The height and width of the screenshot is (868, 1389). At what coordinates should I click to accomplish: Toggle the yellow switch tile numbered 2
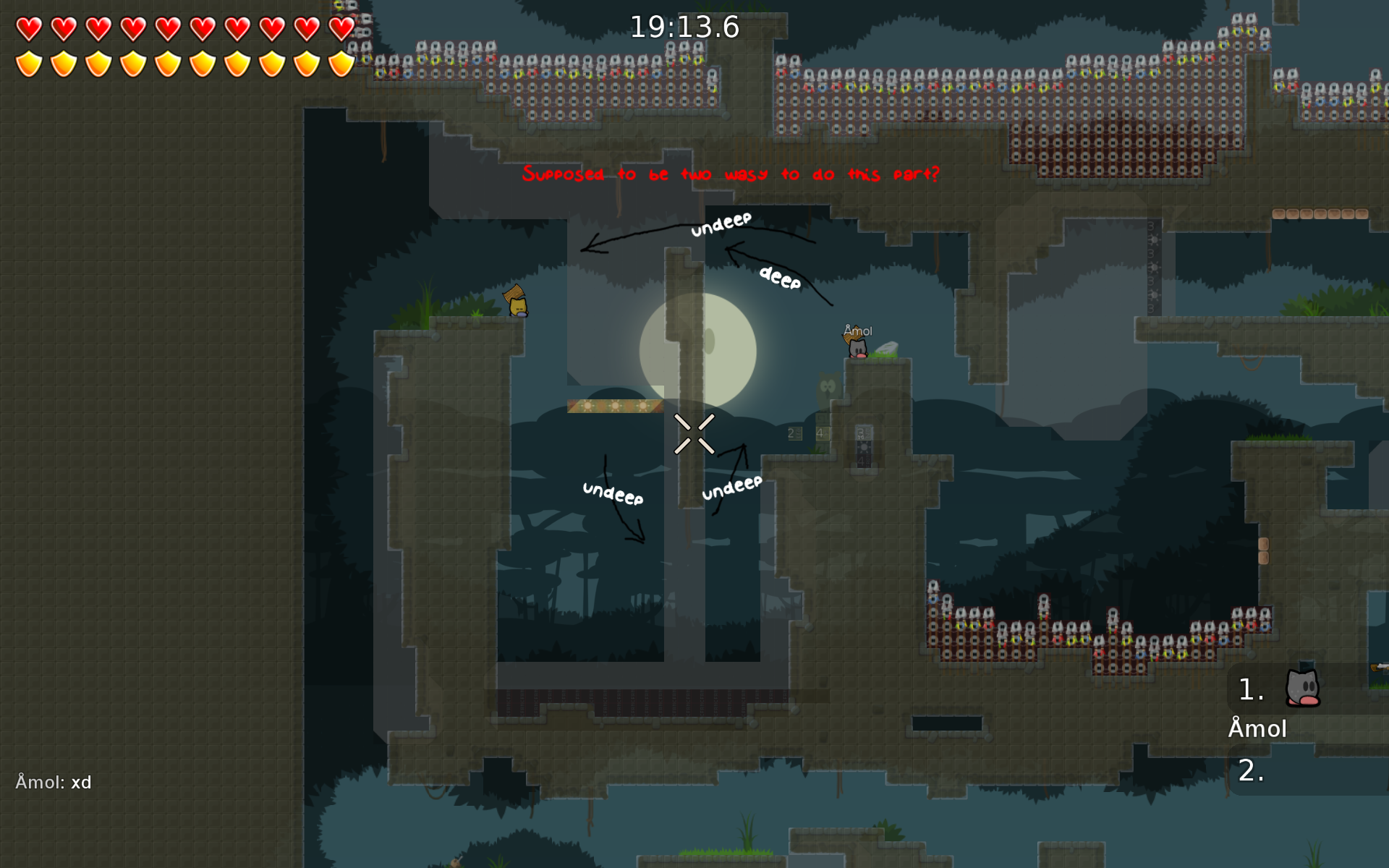click(794, 433)
